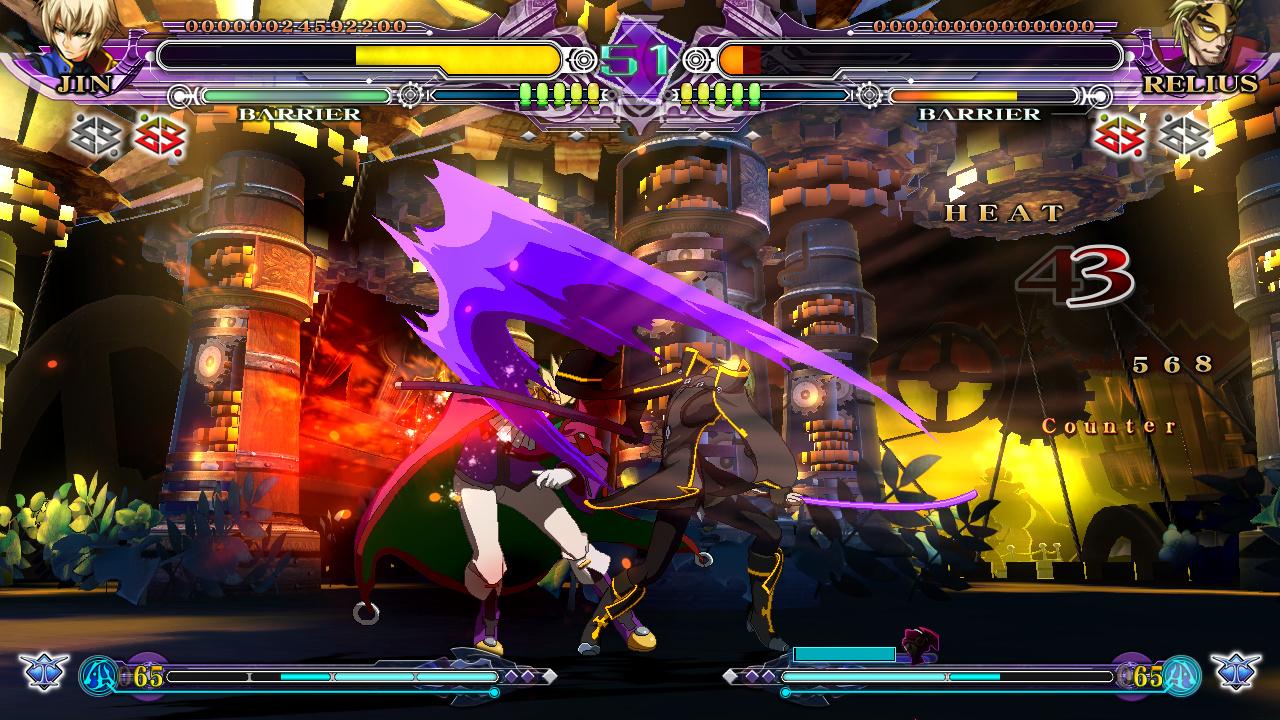Image resolution: width=1280 pixels, height=720 pixels.
Task: Click the HEAT label on the right
Action: [1002, 213]
